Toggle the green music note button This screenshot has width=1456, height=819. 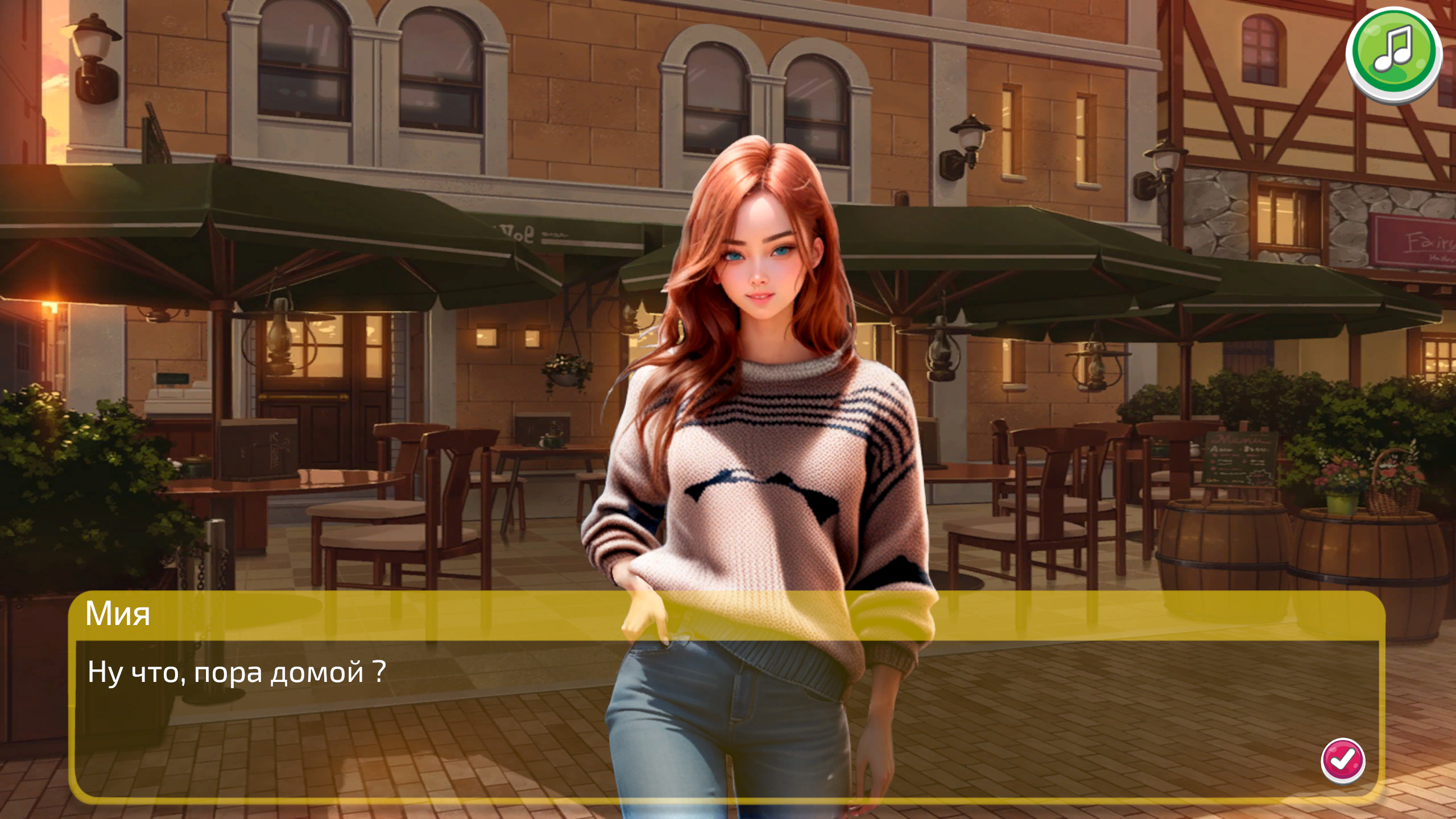point(1395,54)
